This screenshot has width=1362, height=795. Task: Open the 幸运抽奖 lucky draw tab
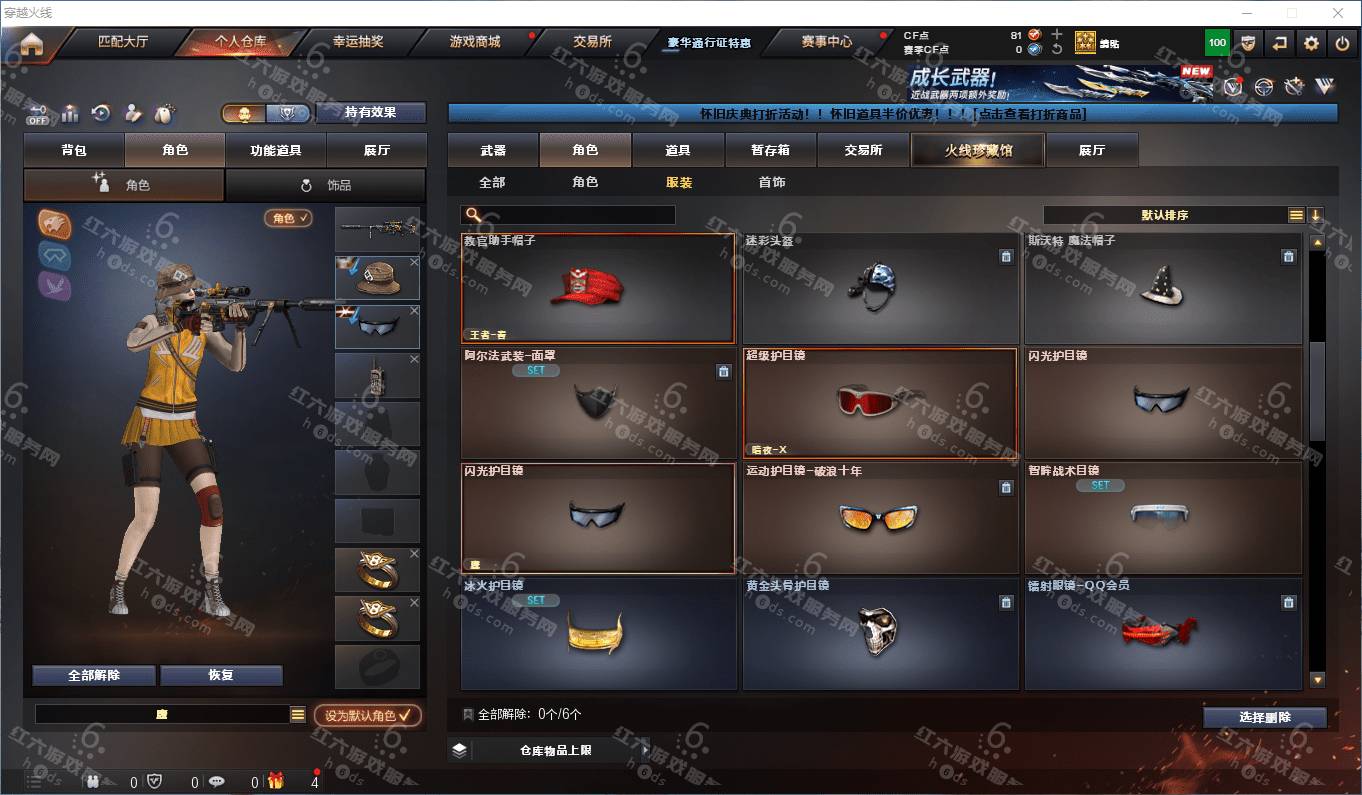(358, 42)
